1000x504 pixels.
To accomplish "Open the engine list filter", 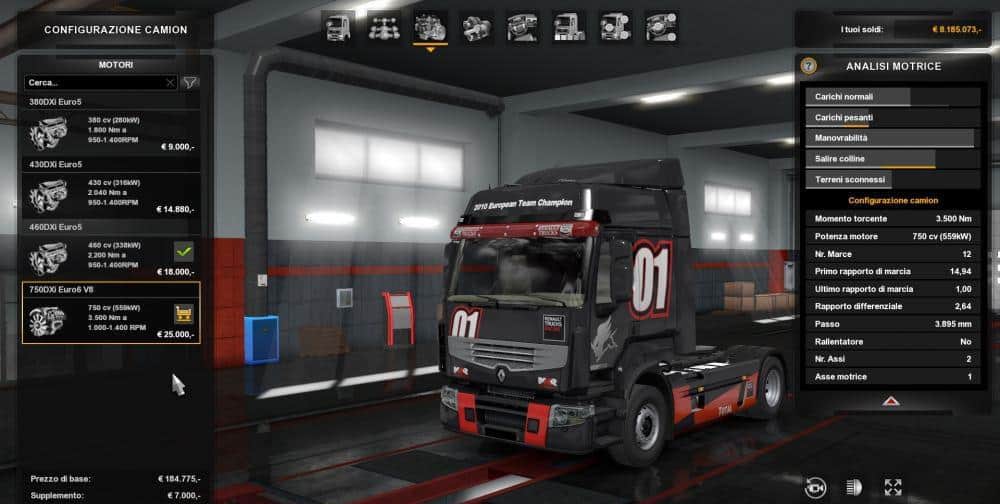I will click(189, 82).
